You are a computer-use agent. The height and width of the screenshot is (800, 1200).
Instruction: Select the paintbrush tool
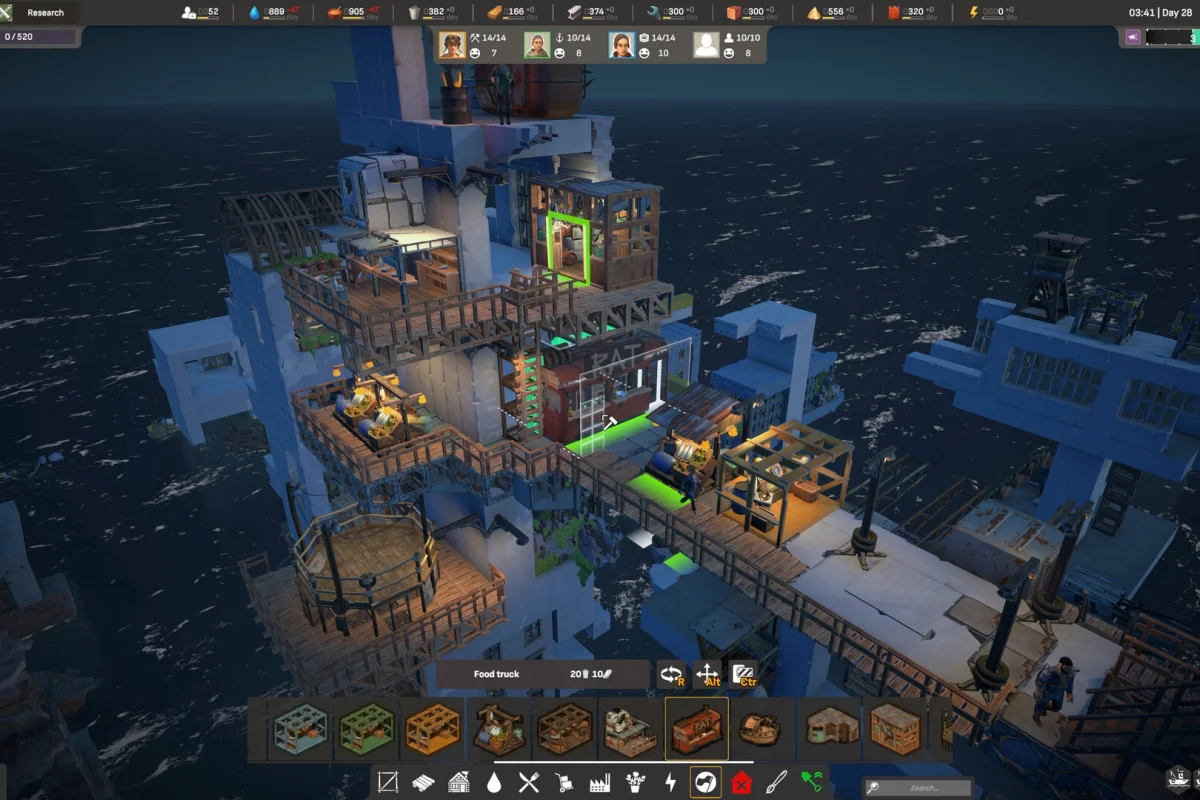point(777,782)
